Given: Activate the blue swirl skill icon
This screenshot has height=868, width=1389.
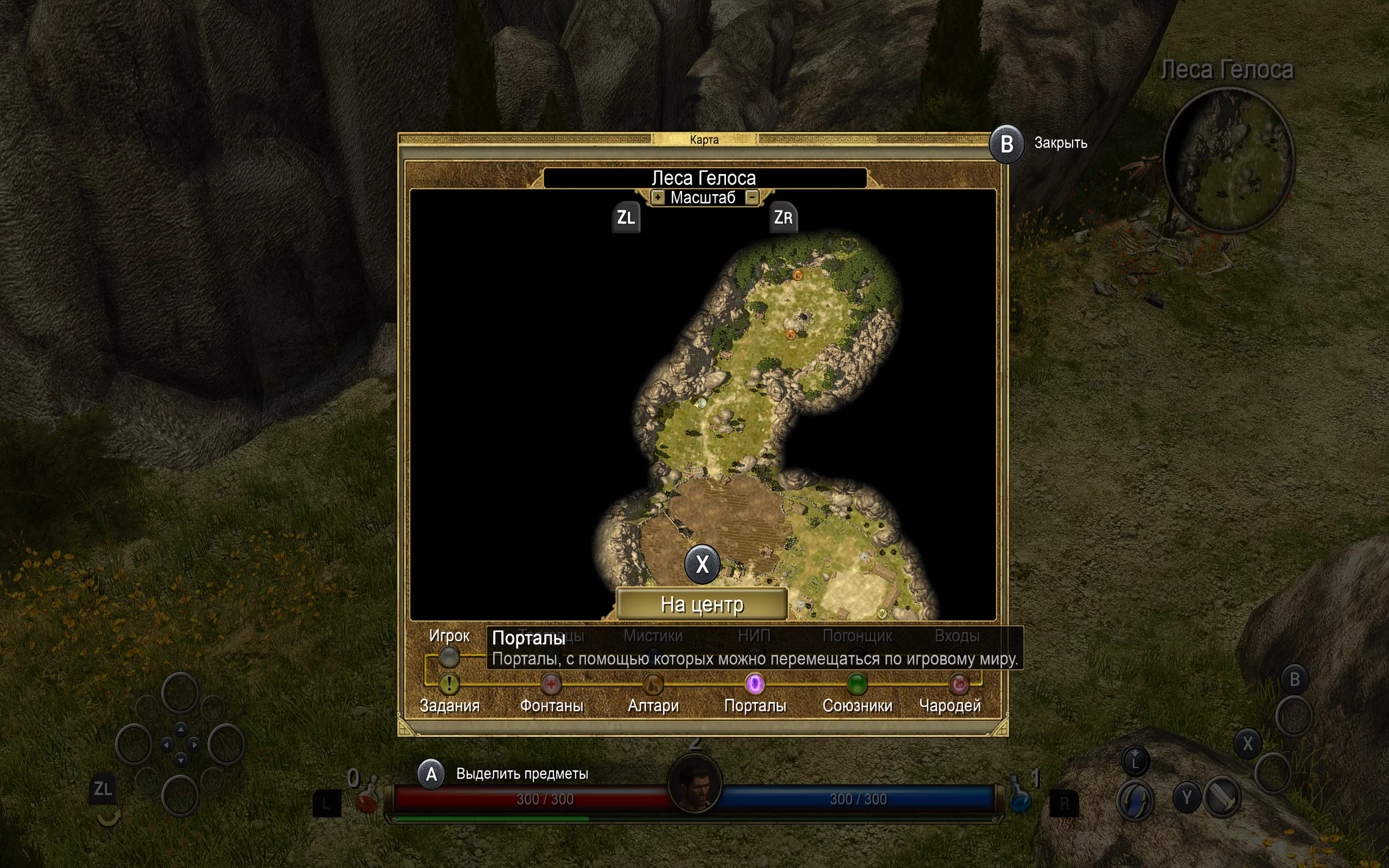Looking at the screenshot, I should pyautogui.click(x=1135, y=799).
